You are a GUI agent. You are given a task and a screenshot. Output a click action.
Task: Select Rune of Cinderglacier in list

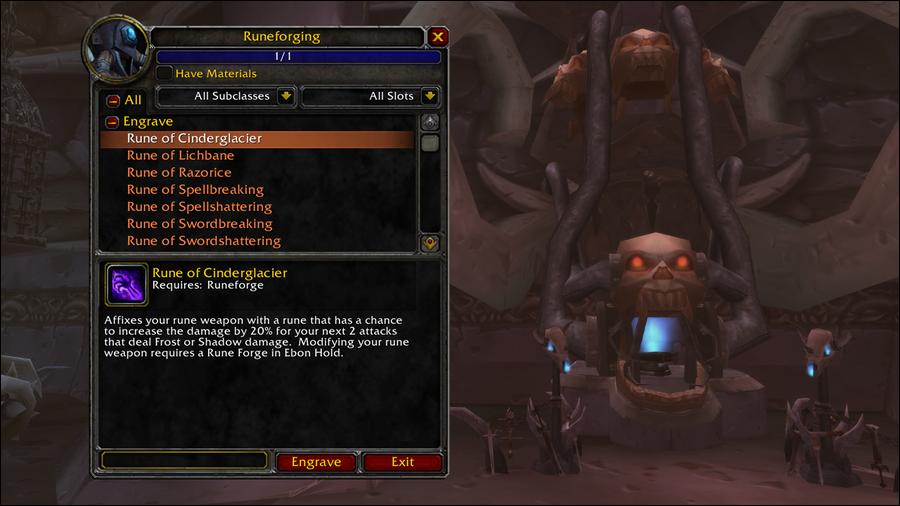[x=194, y=138]
